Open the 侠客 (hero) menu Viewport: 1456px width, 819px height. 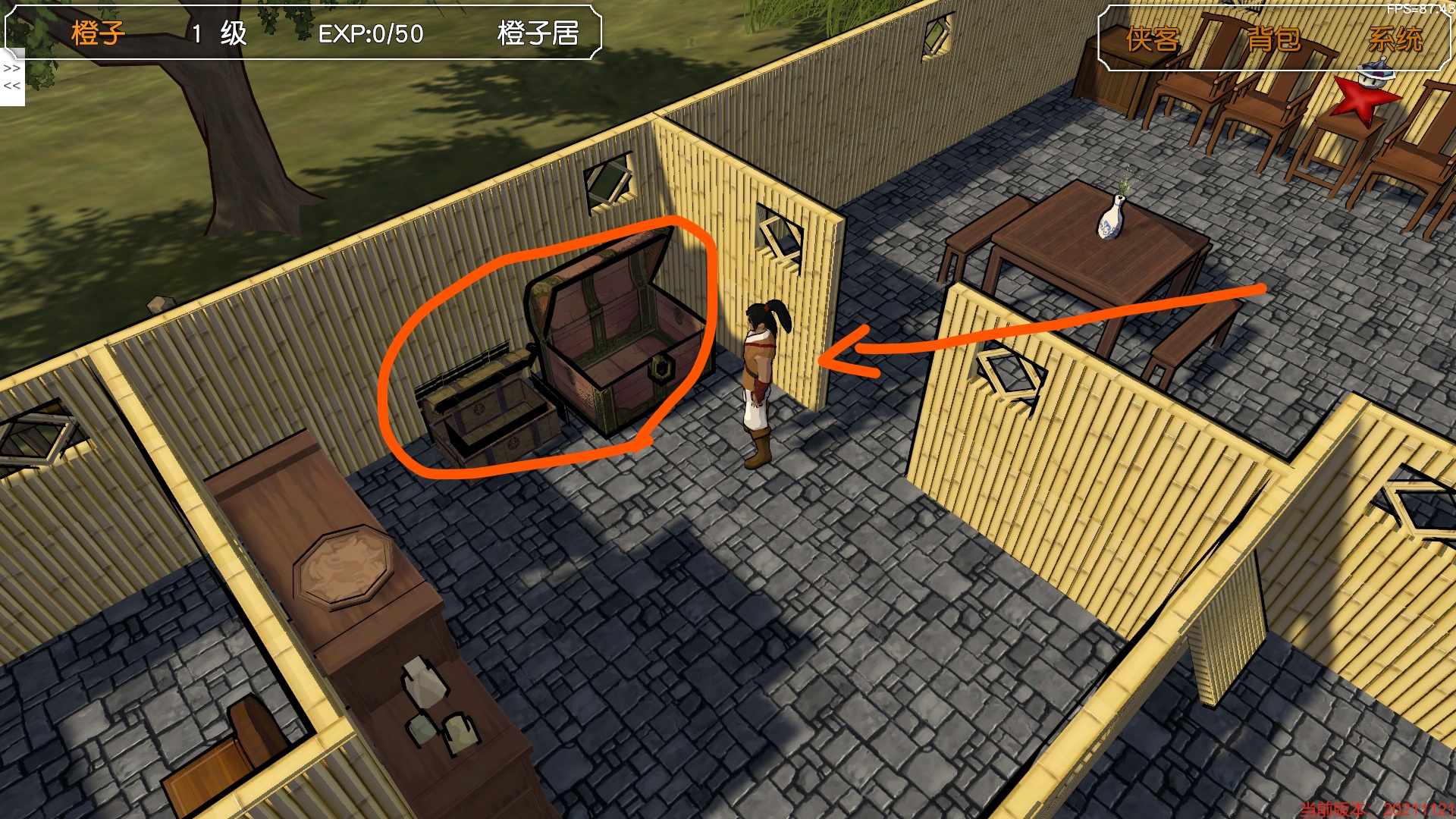(1152, 39)
